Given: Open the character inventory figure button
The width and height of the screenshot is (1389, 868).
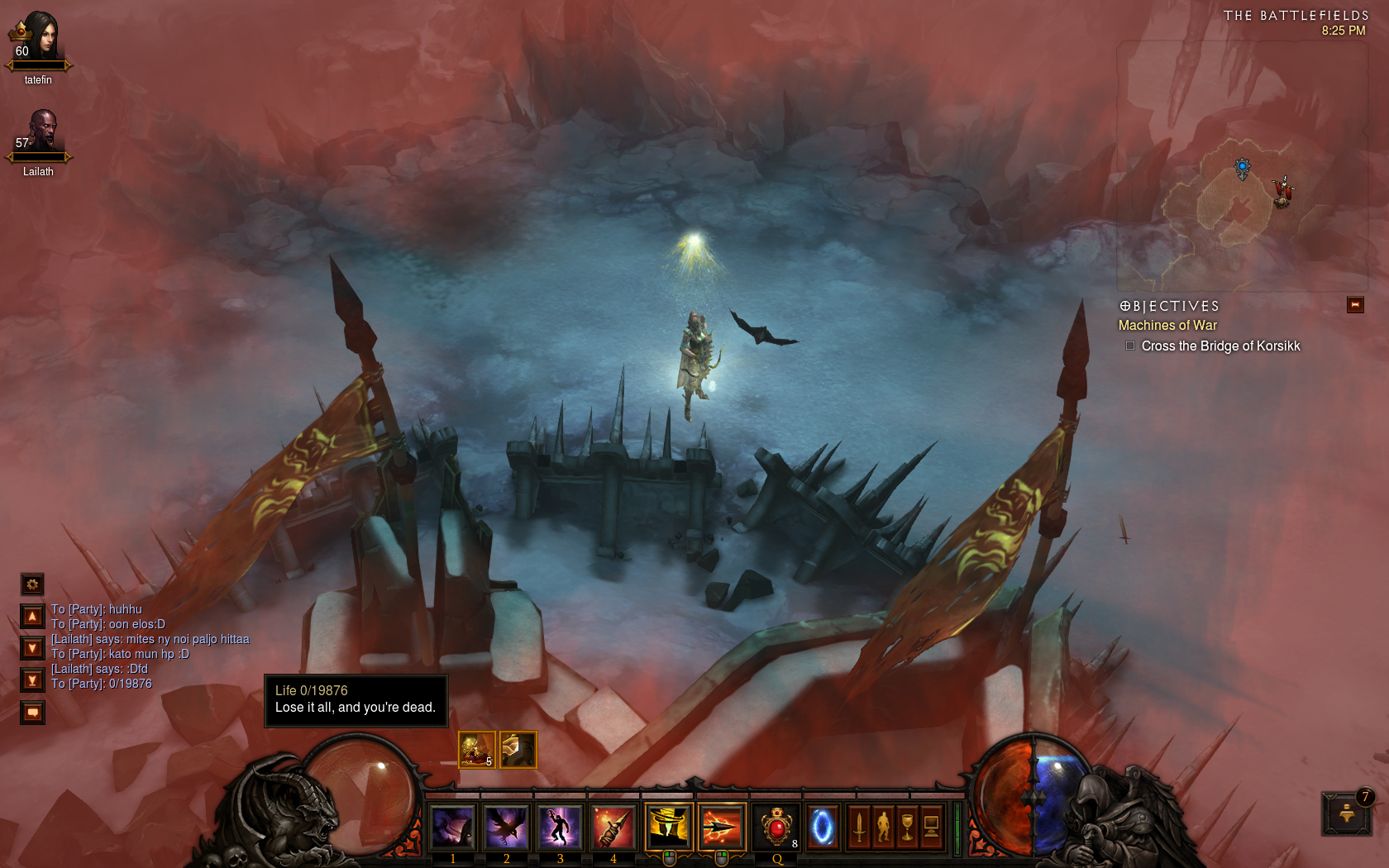Looking at the screenshot, I should pyautogui.click(x=883, y=827).
